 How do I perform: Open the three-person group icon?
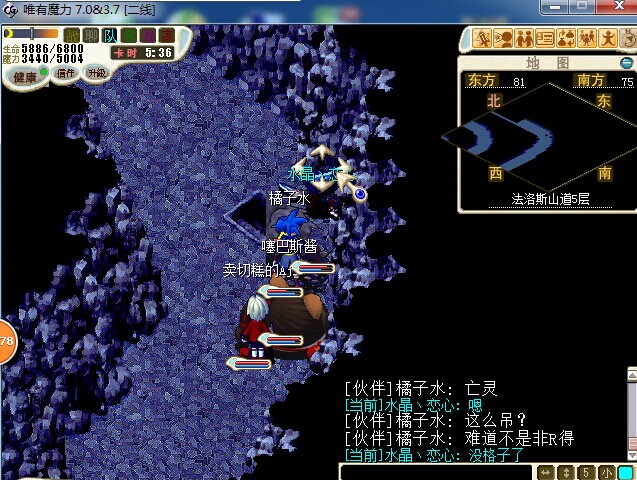(587, 39)
